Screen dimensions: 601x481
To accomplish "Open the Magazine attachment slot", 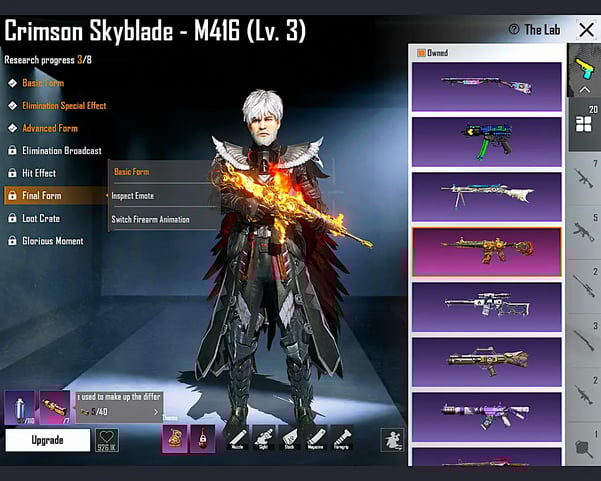I will [316, 438].
